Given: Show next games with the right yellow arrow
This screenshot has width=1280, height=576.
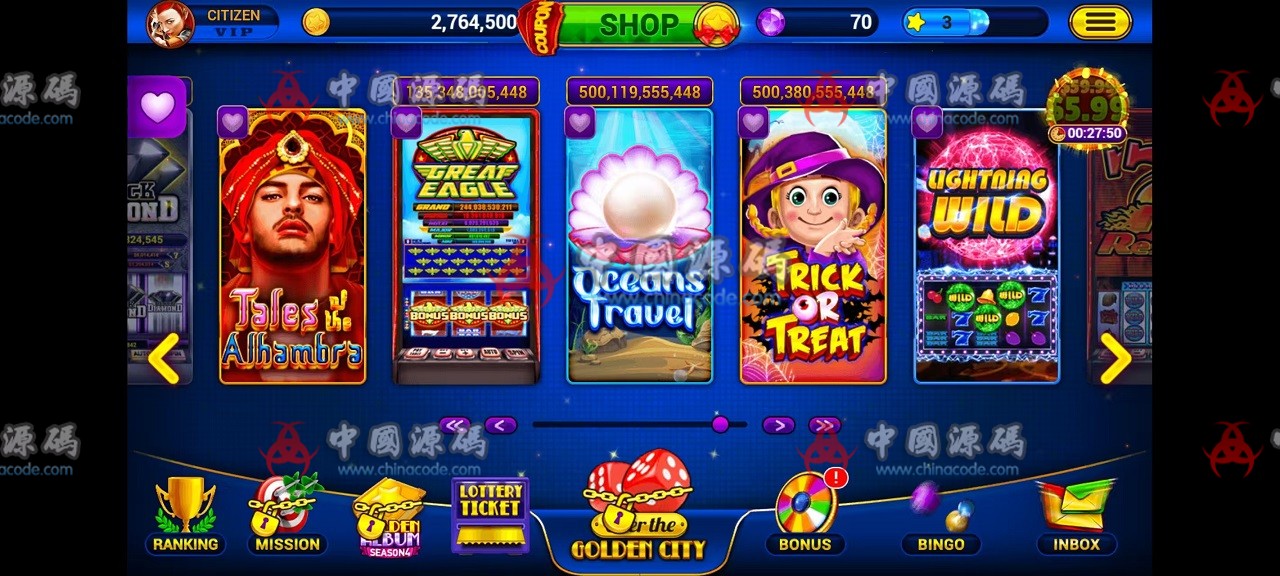Looking at the screenshot, I should pos(1114,358).
